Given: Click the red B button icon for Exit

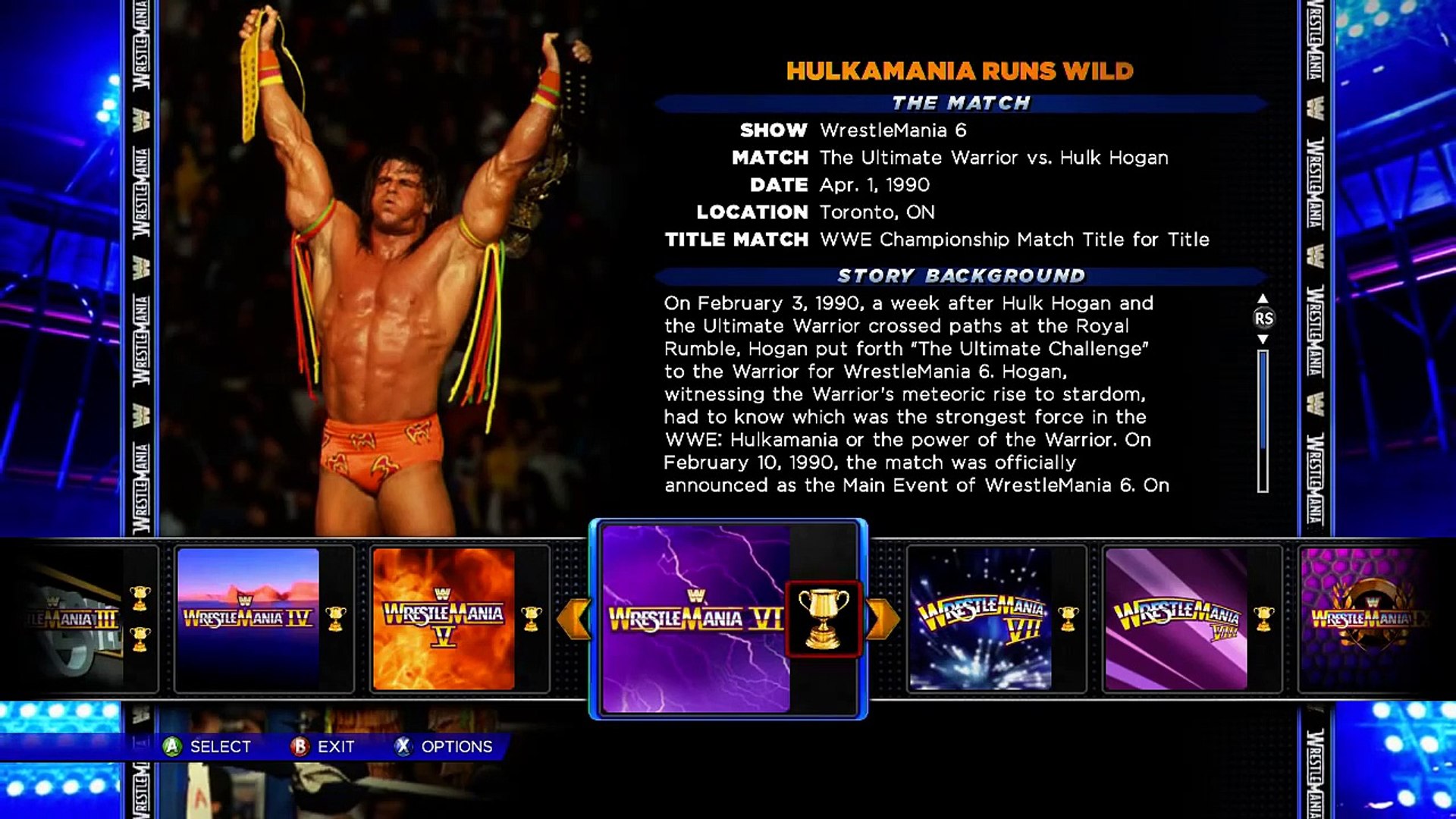Looking at the screenshot, I should pos(300,747).
